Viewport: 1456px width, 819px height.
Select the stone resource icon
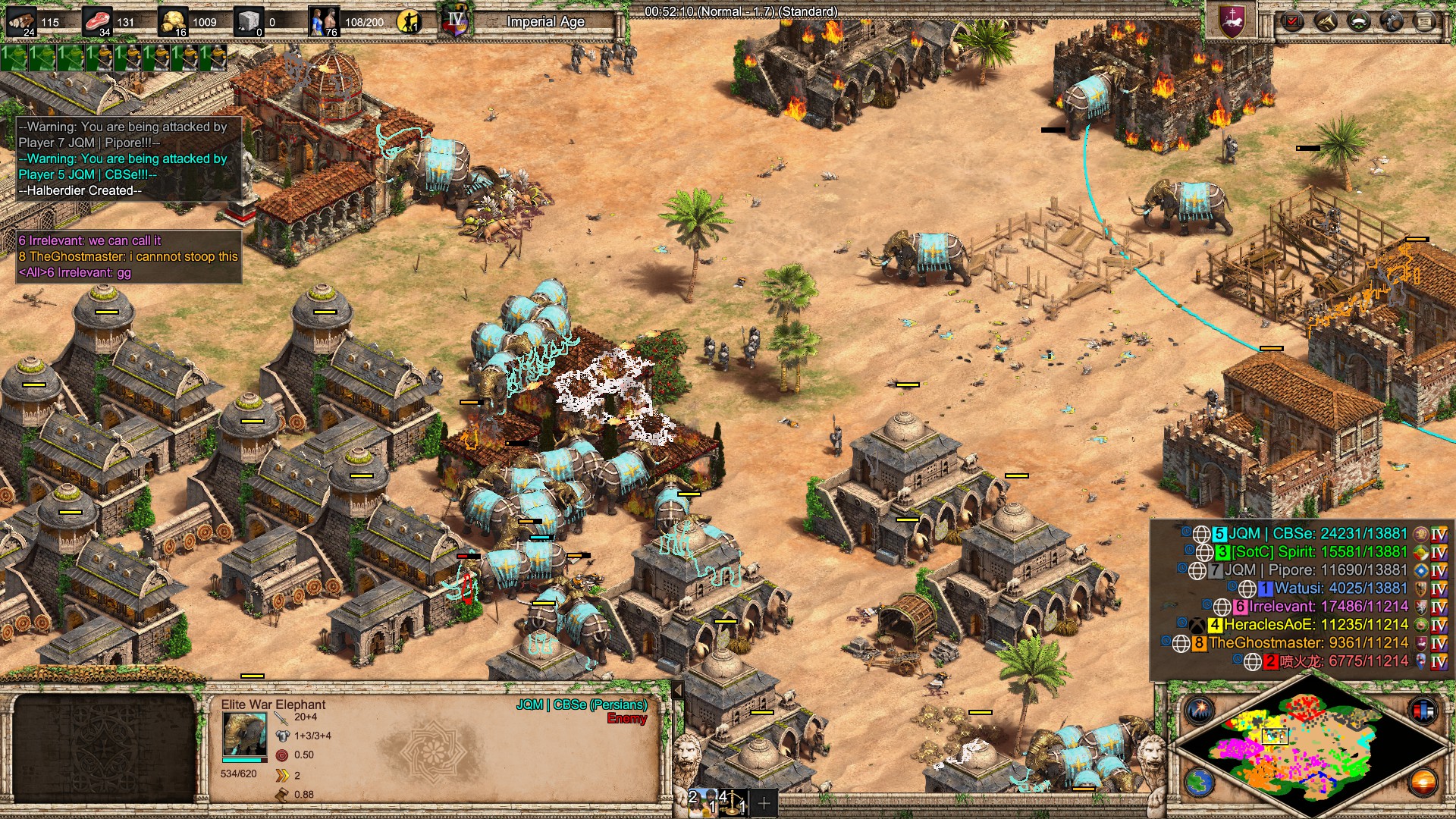click(248, 22)
